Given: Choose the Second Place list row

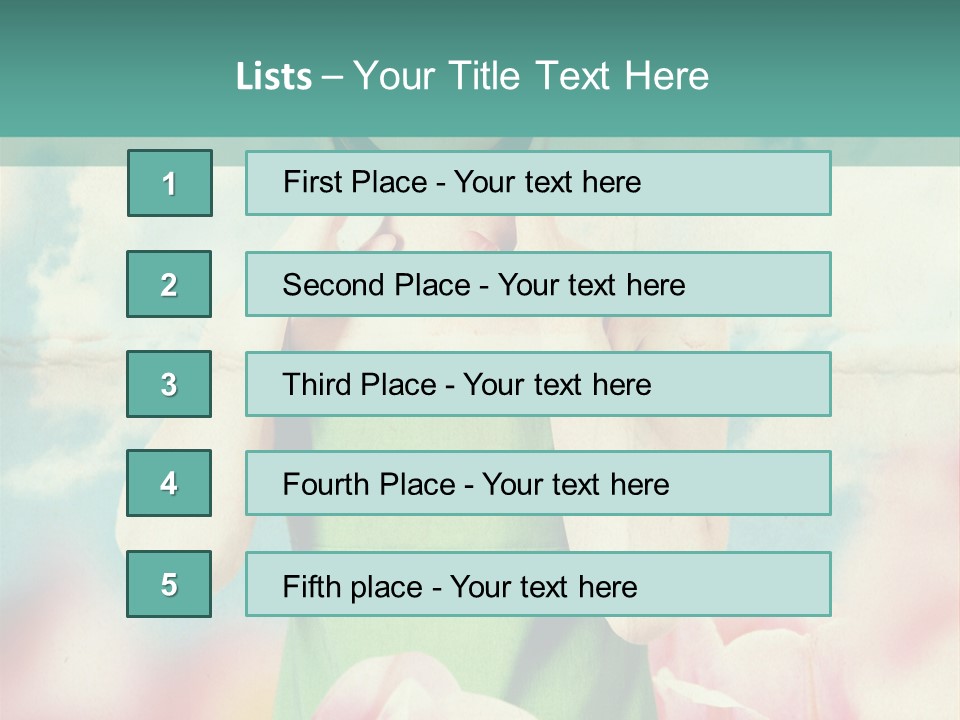Looking at the screenshot, I should (x=538, y=284).
